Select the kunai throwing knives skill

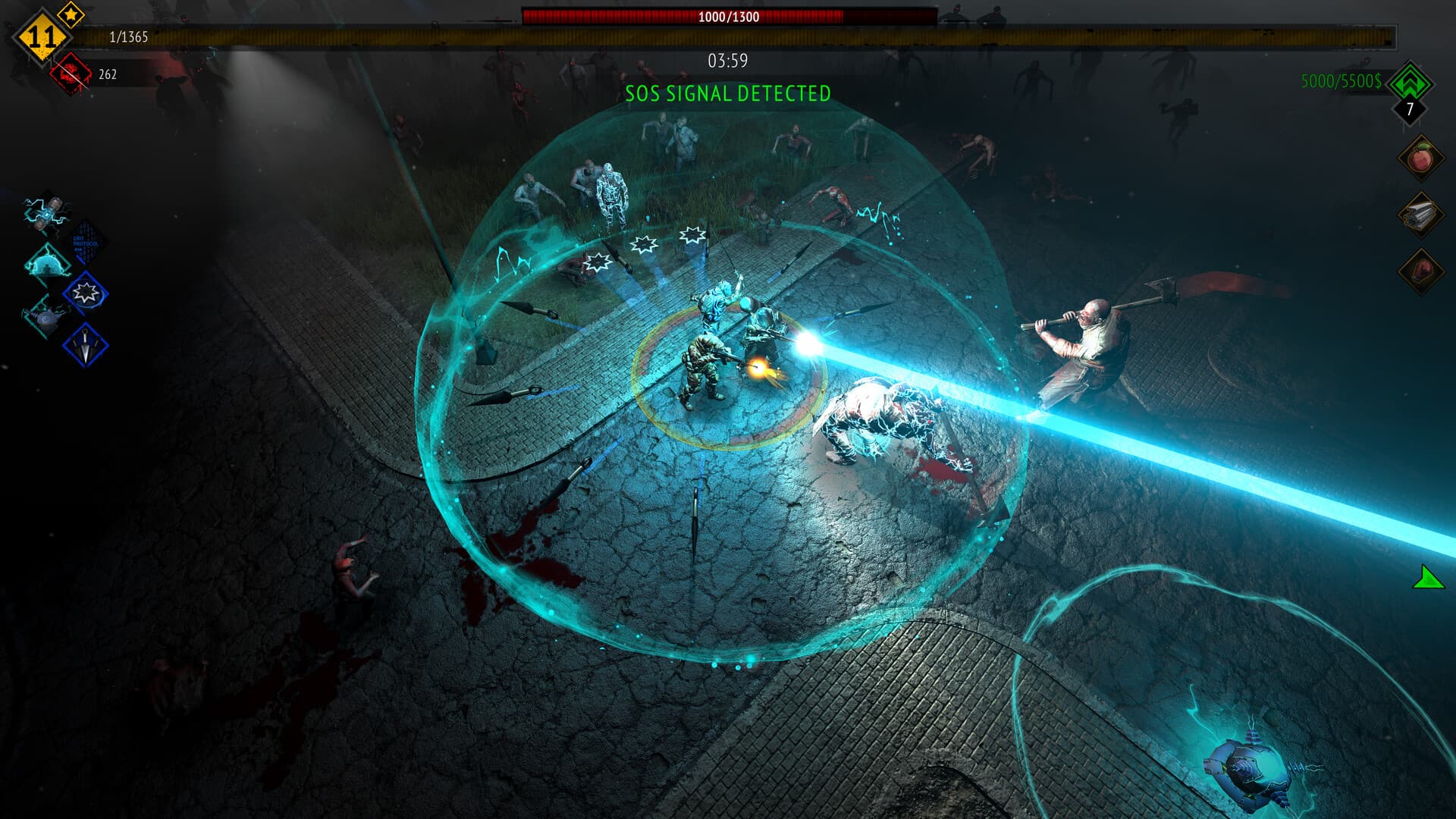point(86,345)
